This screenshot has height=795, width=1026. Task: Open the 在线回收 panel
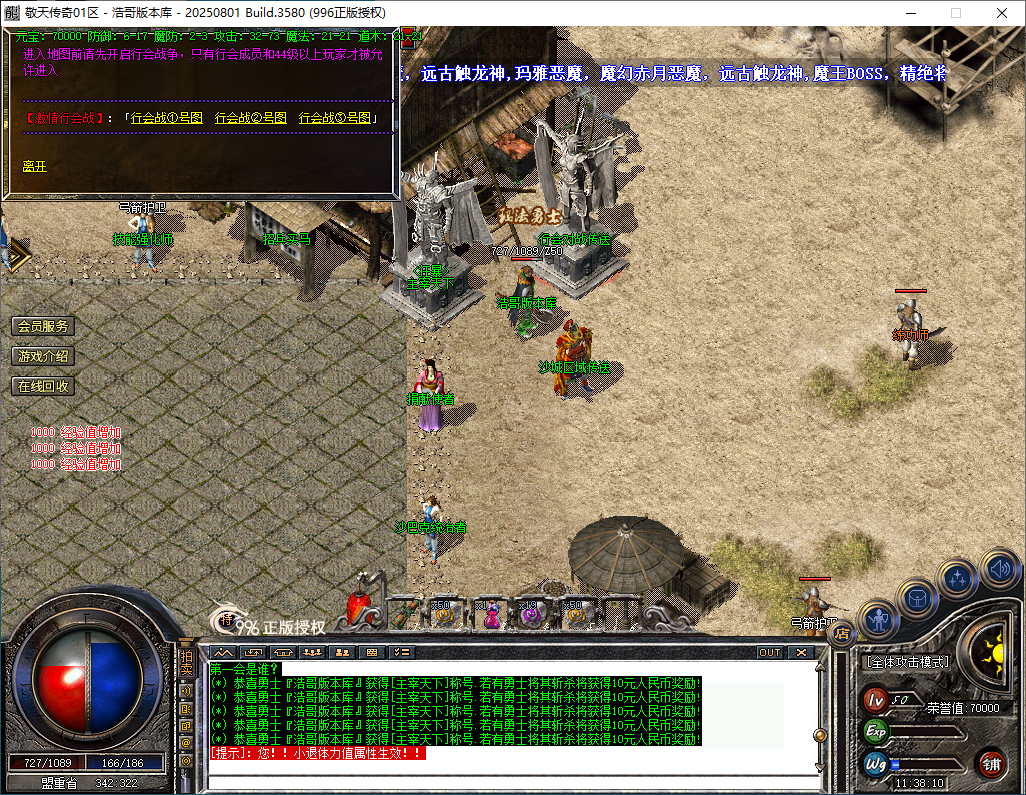[43, 386]
